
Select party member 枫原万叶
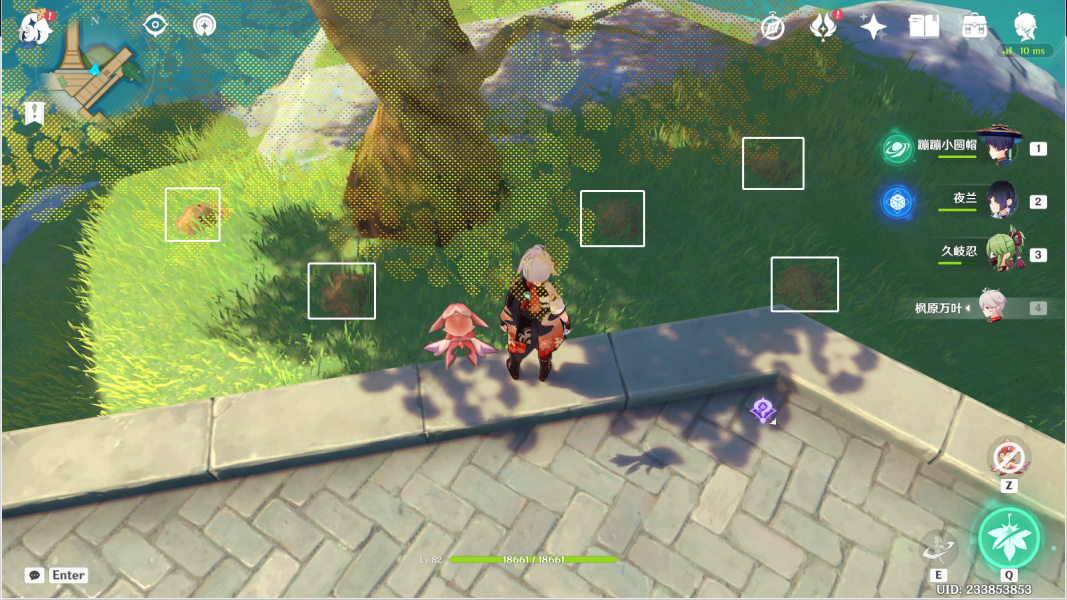(x=990, y=307)
